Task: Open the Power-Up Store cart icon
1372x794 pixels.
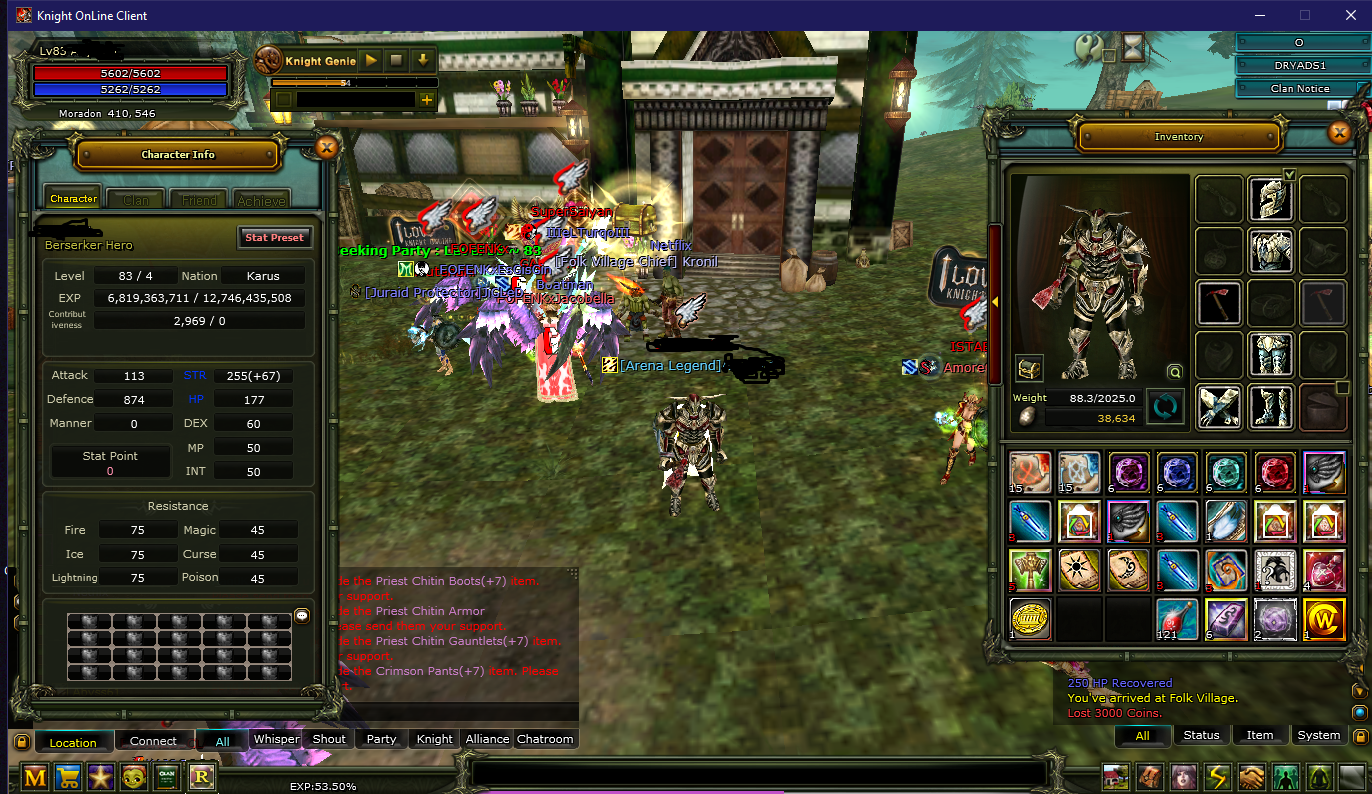Action: (68, 776)
